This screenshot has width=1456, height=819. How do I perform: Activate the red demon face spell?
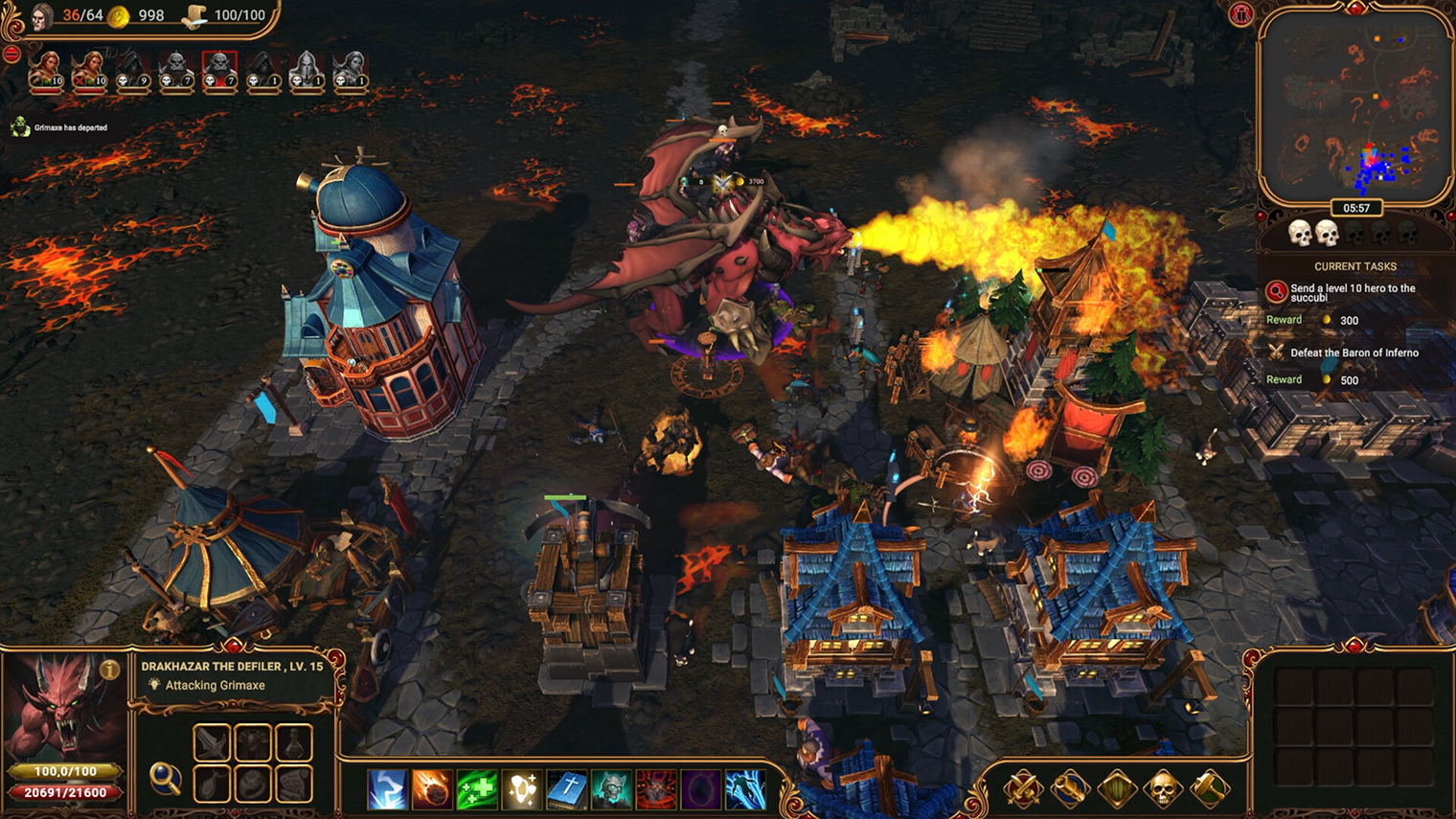click(656, 790)
